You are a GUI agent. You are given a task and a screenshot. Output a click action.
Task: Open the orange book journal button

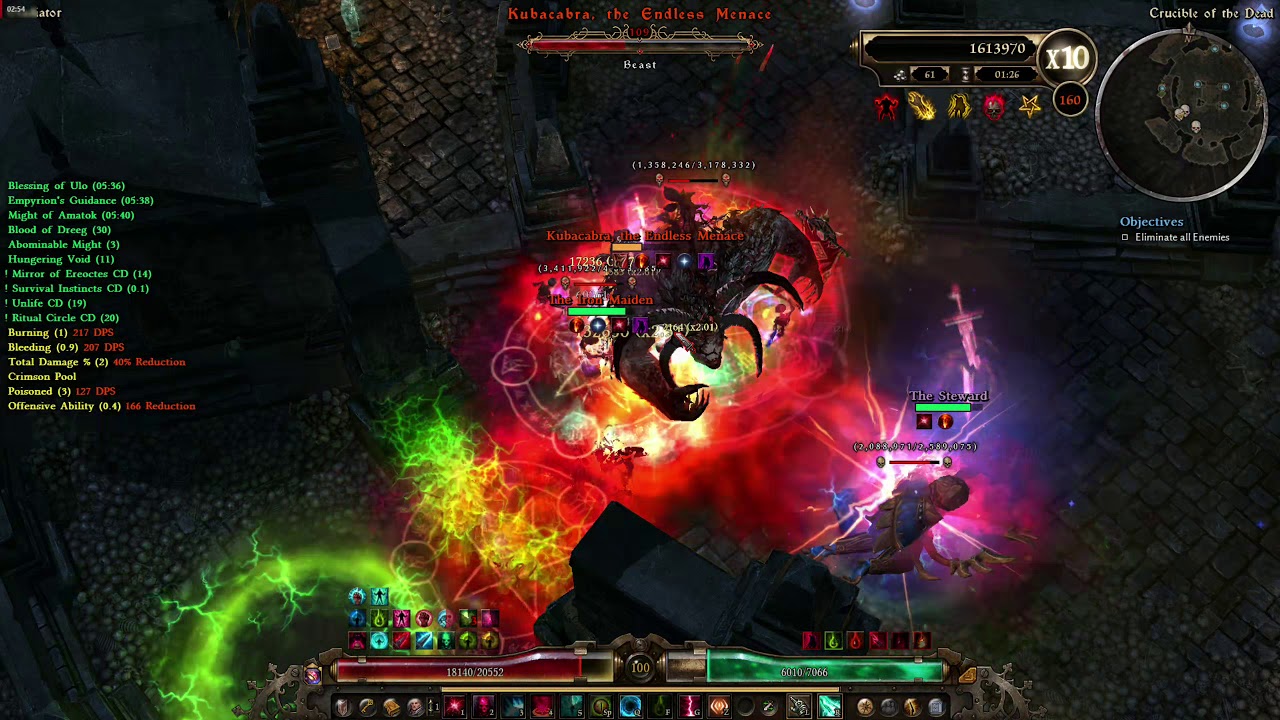(391, 707)
